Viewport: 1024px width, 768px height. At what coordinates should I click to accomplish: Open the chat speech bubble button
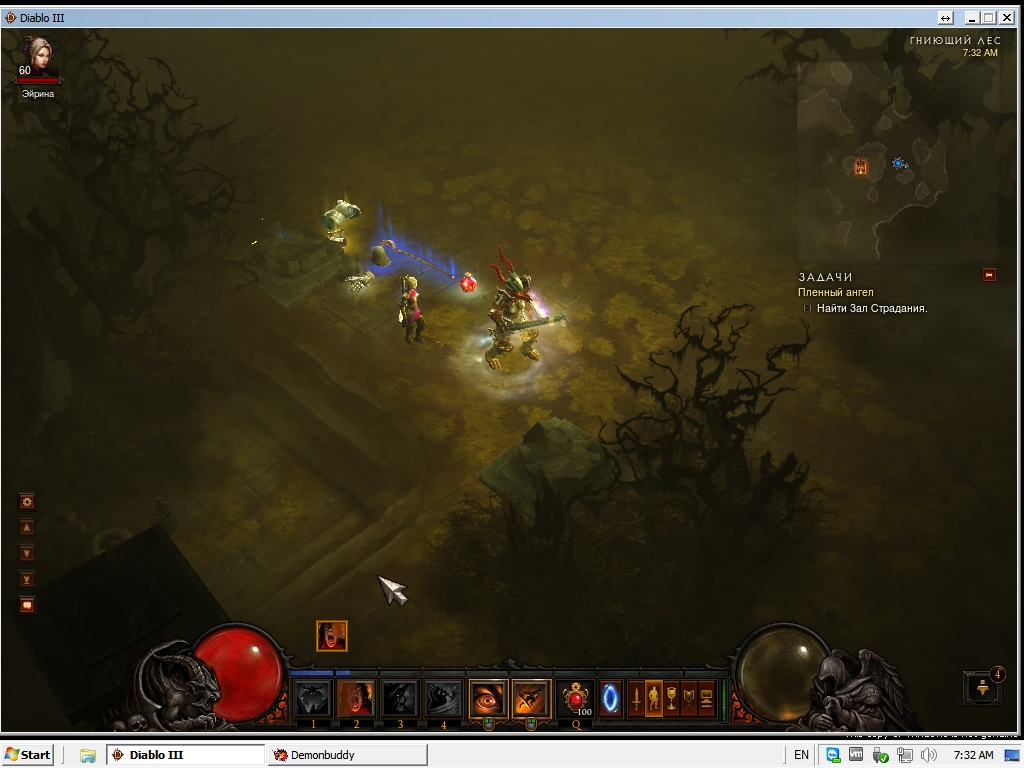[x=27, y=605]
